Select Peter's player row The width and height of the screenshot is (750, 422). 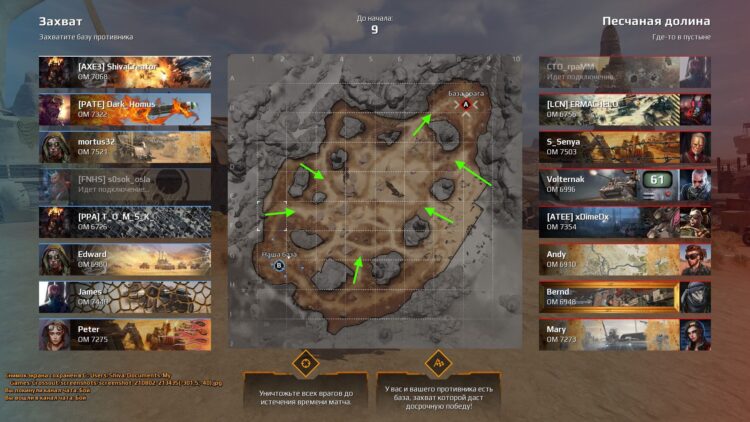(x=125, y=333)
